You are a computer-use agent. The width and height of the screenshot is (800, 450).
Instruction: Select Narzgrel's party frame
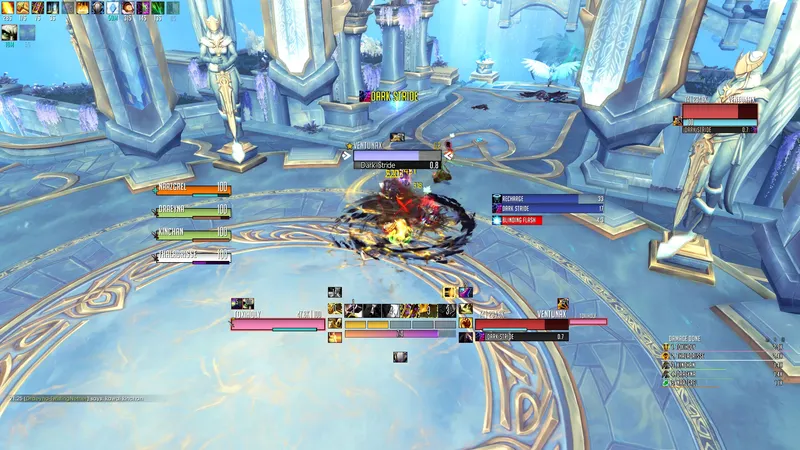tap(194, 188)
